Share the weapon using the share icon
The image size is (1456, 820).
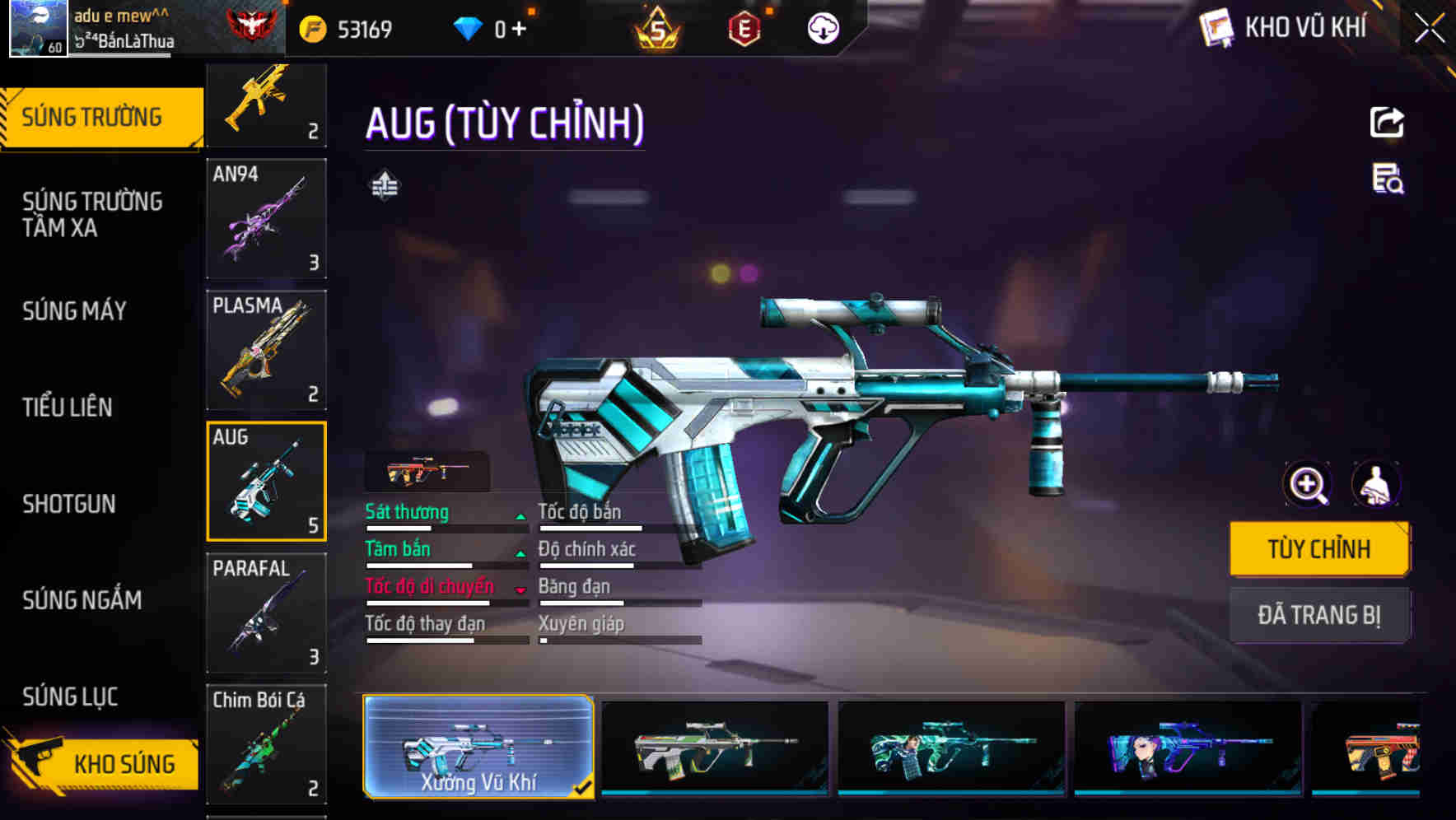(1387, 123)
